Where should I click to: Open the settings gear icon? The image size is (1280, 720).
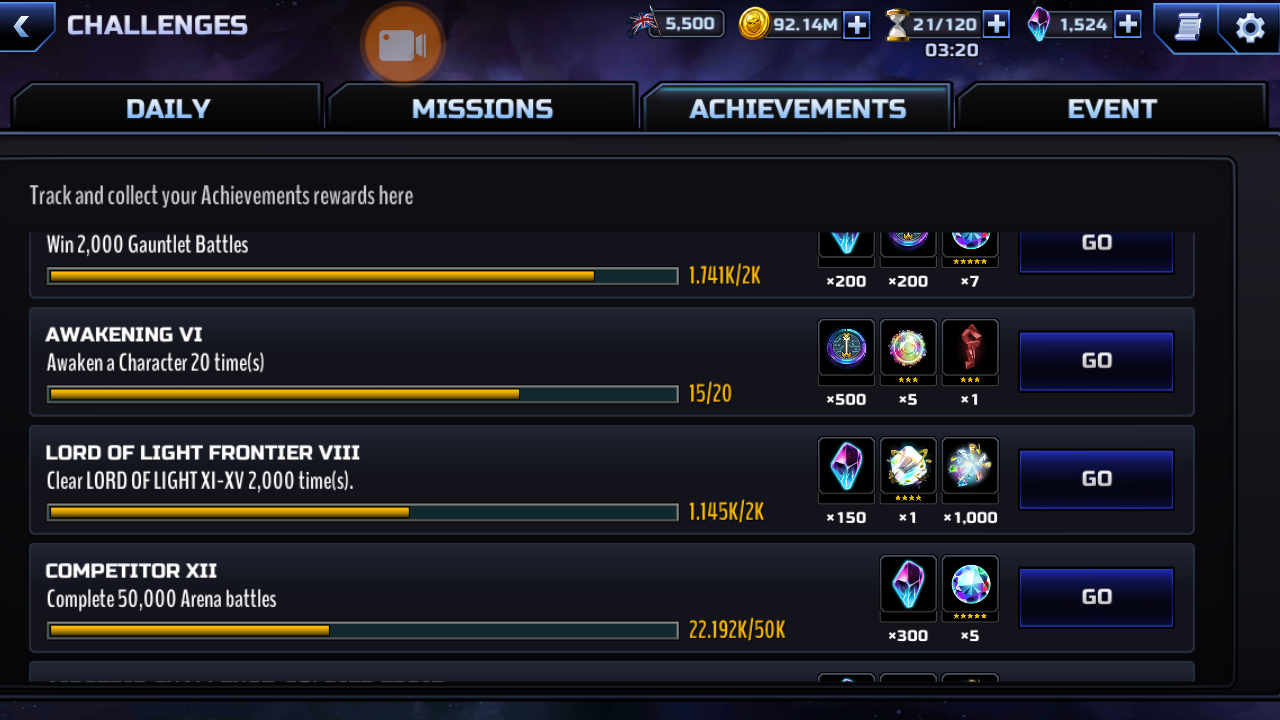(x=1250, y=27)
